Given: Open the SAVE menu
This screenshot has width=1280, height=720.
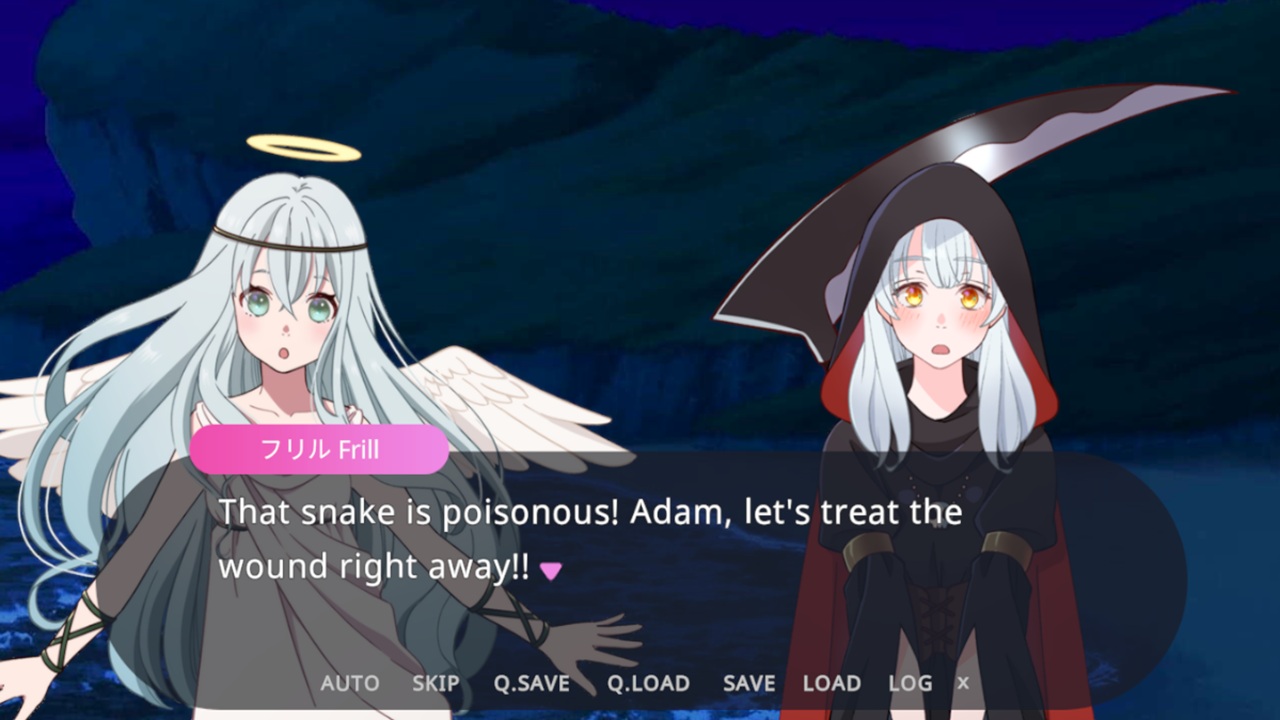Looking at the screenshot, I should (x=748, y=683).
